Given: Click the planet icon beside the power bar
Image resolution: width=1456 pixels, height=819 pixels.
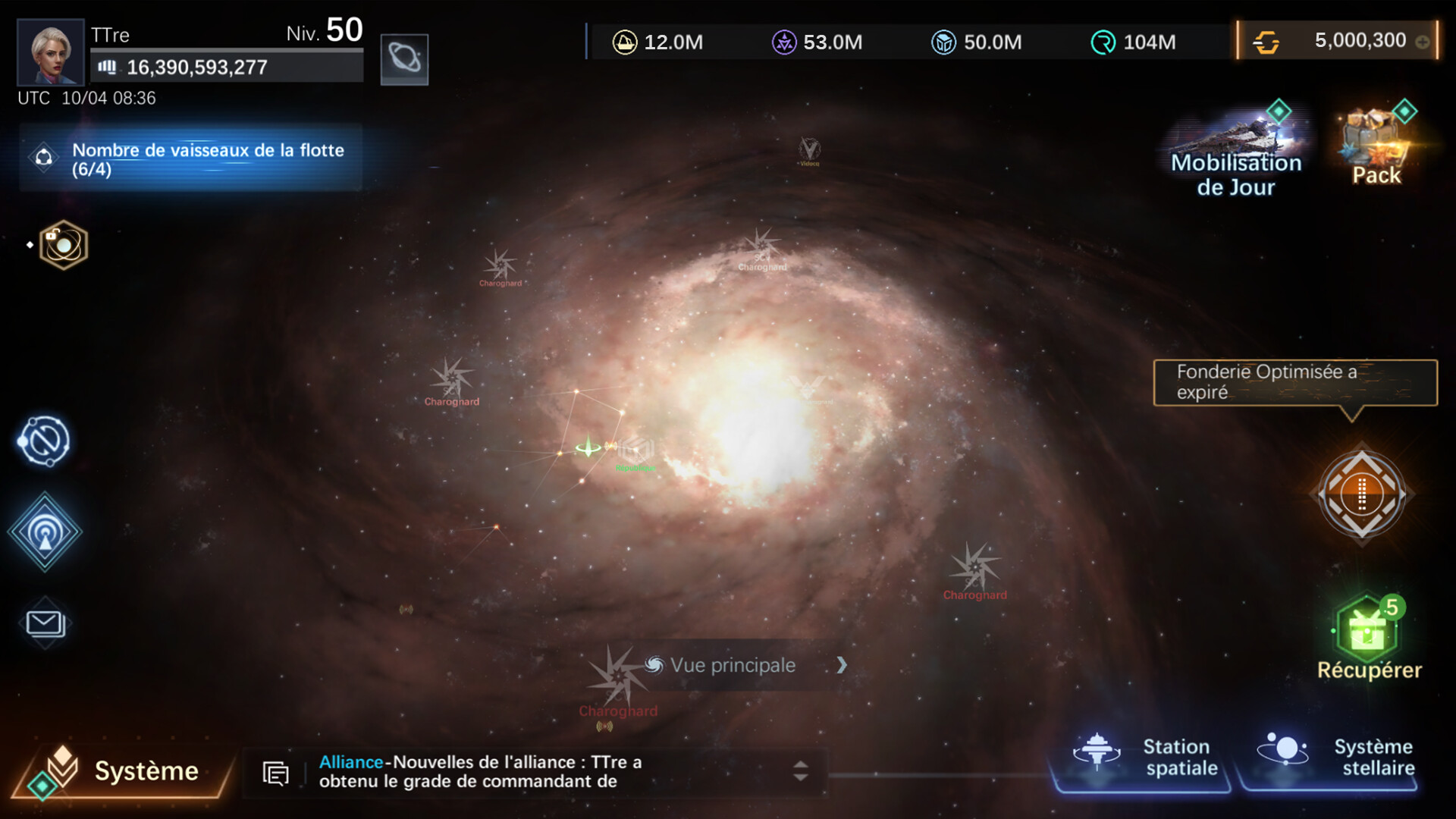Looking at the screenshot, I should pyautogui.click(x=404, y=59).
